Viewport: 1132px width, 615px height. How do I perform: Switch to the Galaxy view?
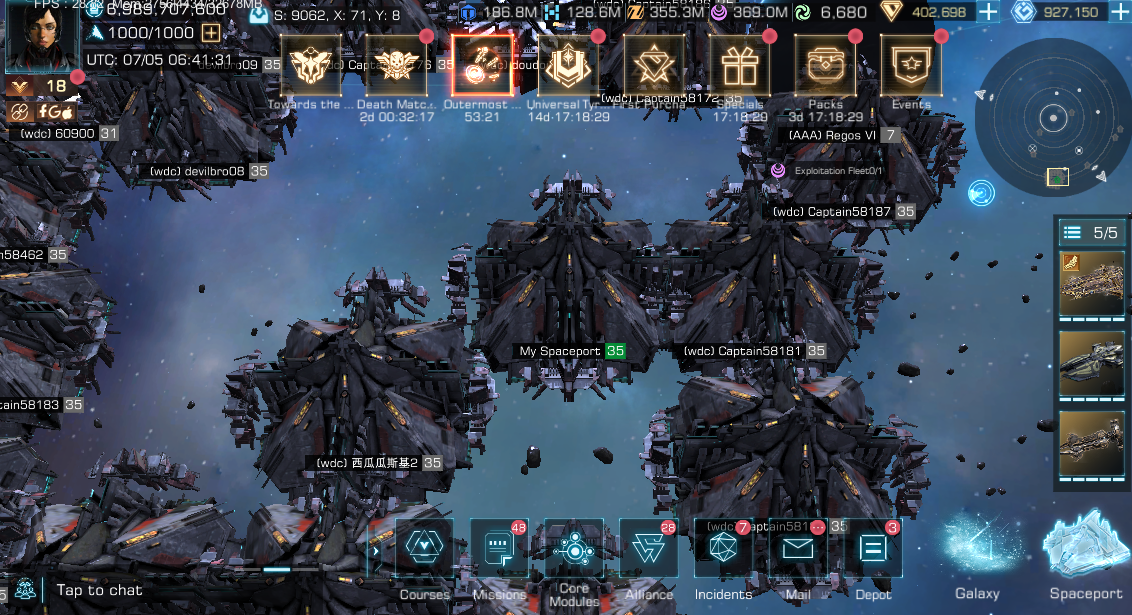977,558
